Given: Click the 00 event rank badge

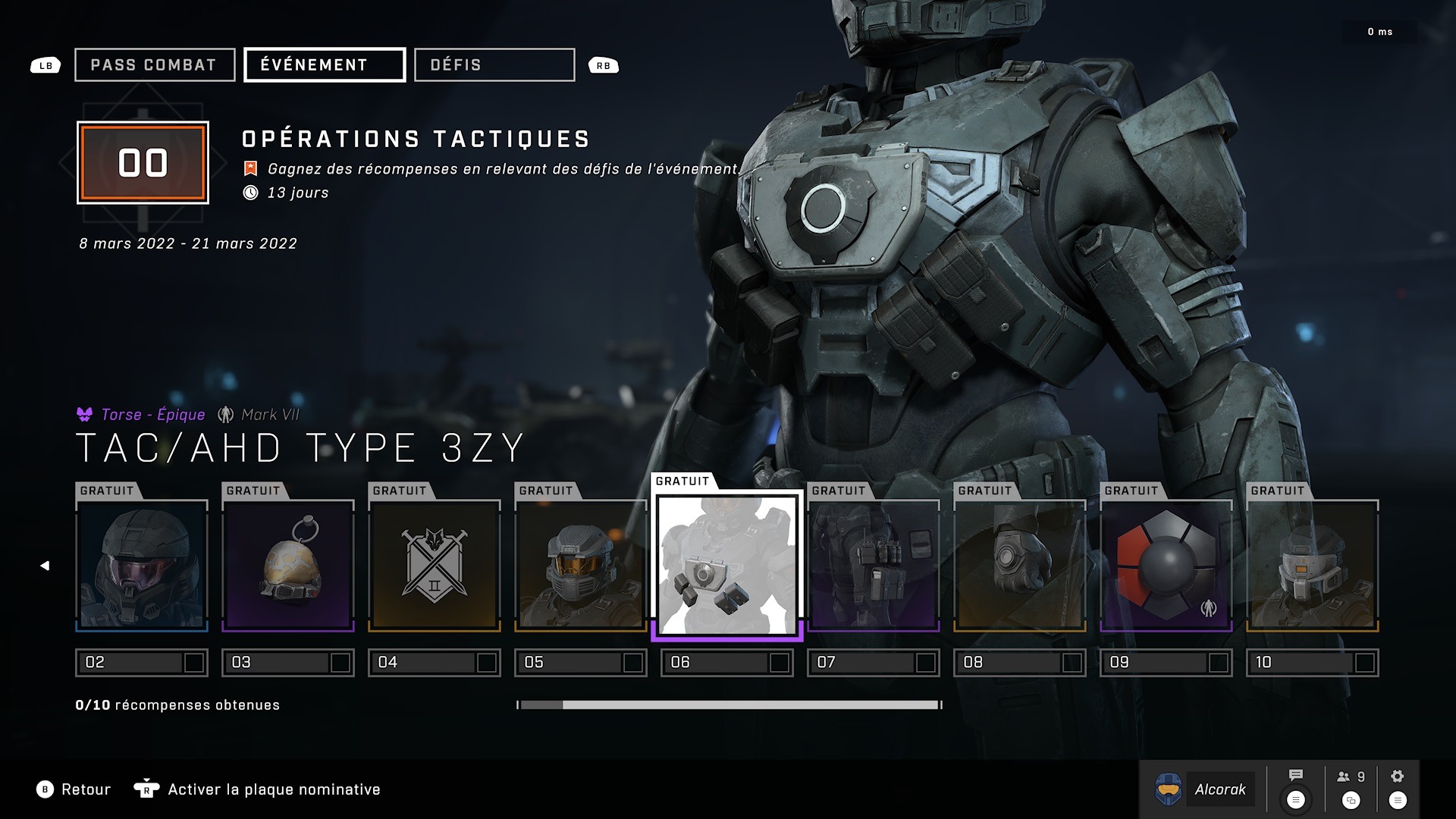Looking at the screenshot, I should pyautogui.click(x=143, y=163).
